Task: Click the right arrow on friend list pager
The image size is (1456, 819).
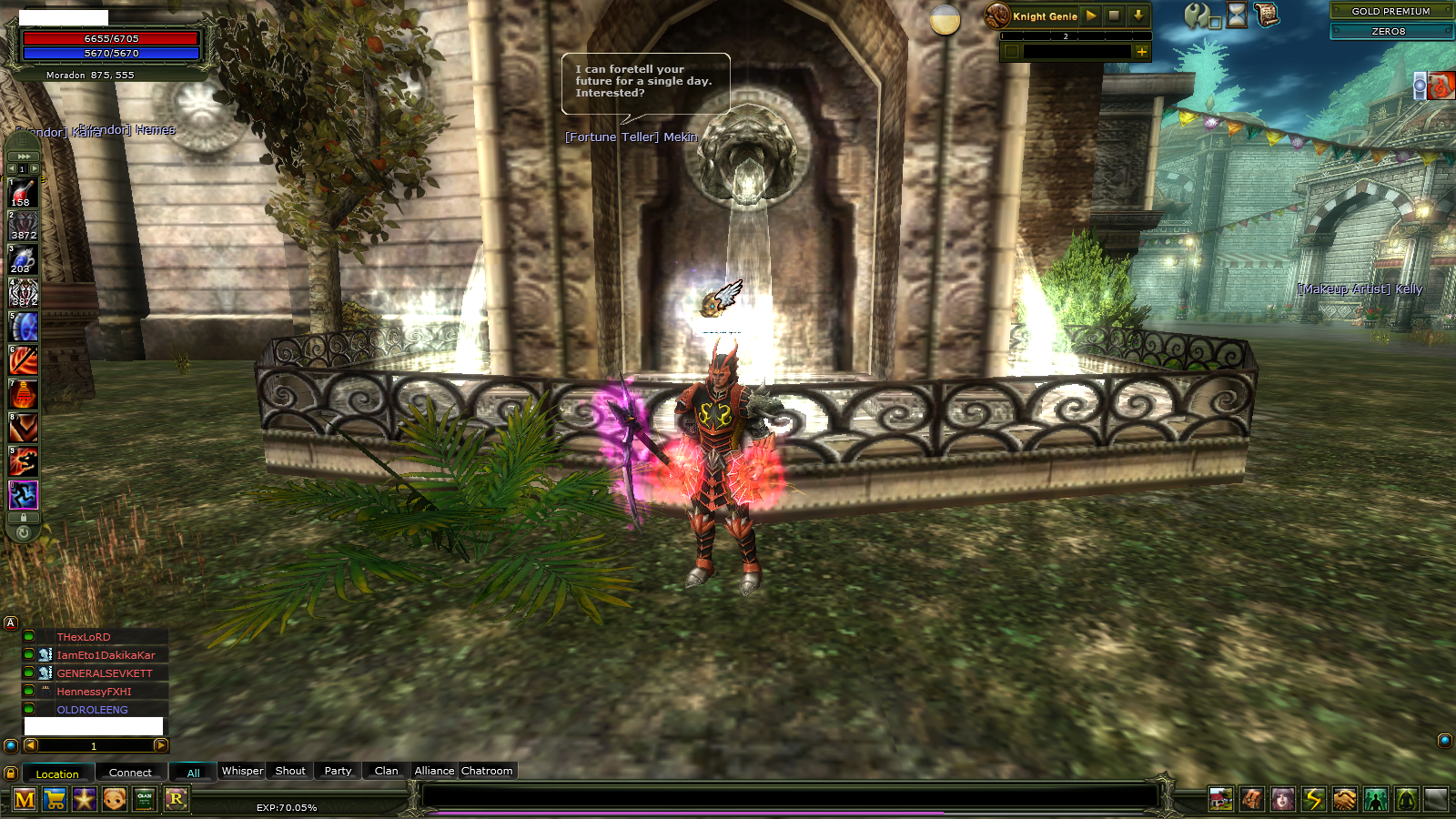Action: [x=162, y=745]
